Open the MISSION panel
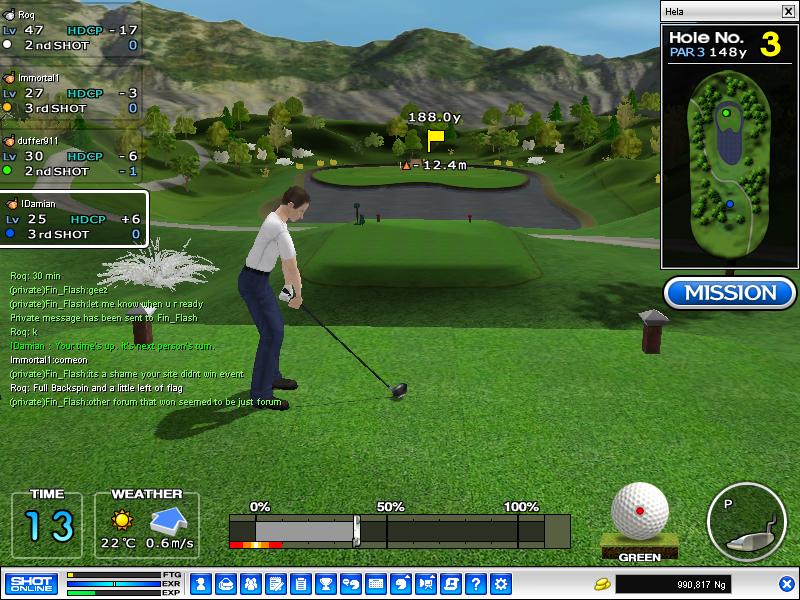This screenshot has width=800, height=600. 729,293
